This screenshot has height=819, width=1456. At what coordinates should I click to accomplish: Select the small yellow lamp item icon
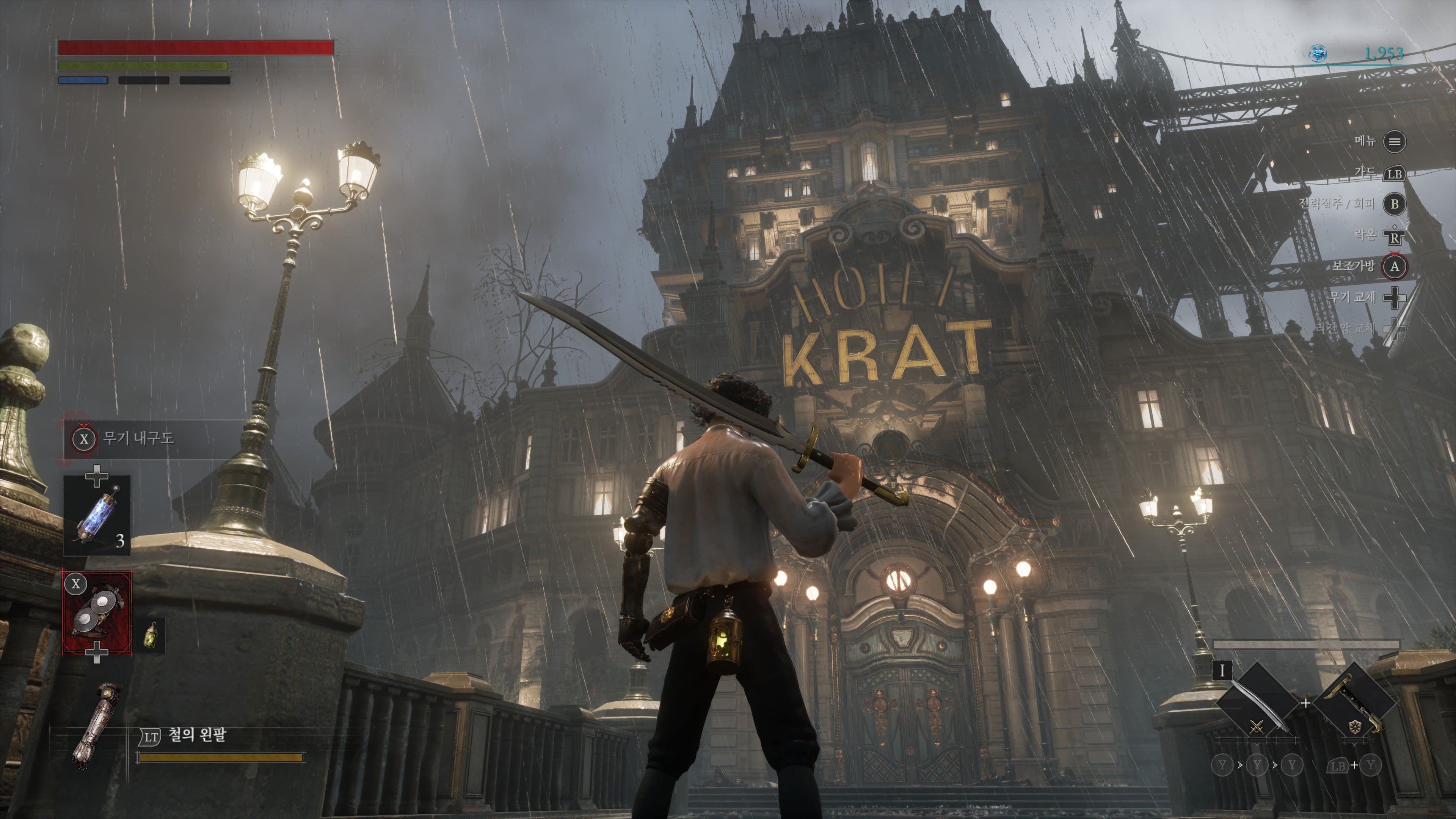[x=151, y=635]
